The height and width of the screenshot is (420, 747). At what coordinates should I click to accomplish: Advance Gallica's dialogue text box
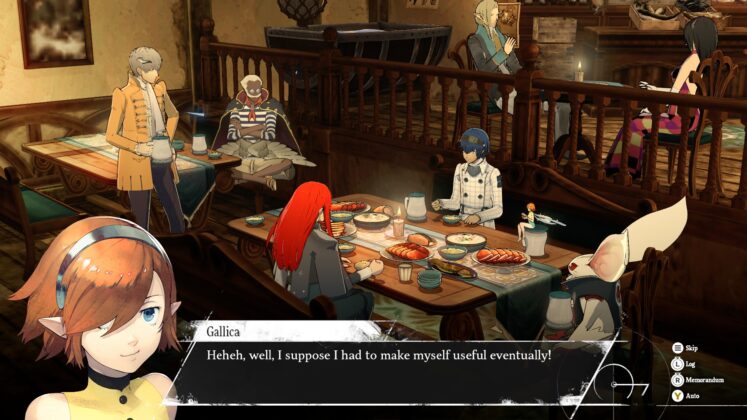(395, 358)
